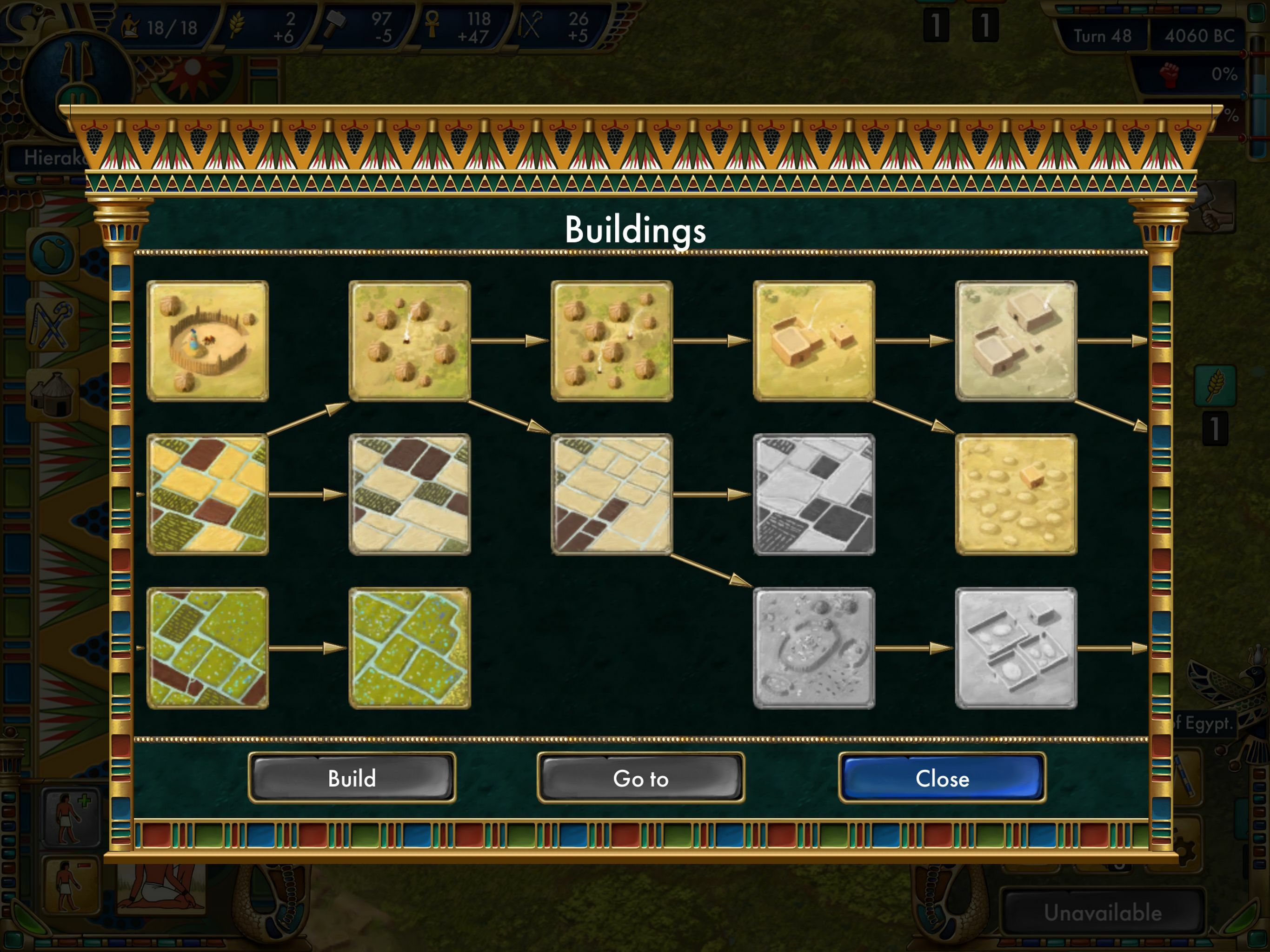Pick the small hut village with campfire tile
This screenshot has width=1270, height=952.
(409, 341)
